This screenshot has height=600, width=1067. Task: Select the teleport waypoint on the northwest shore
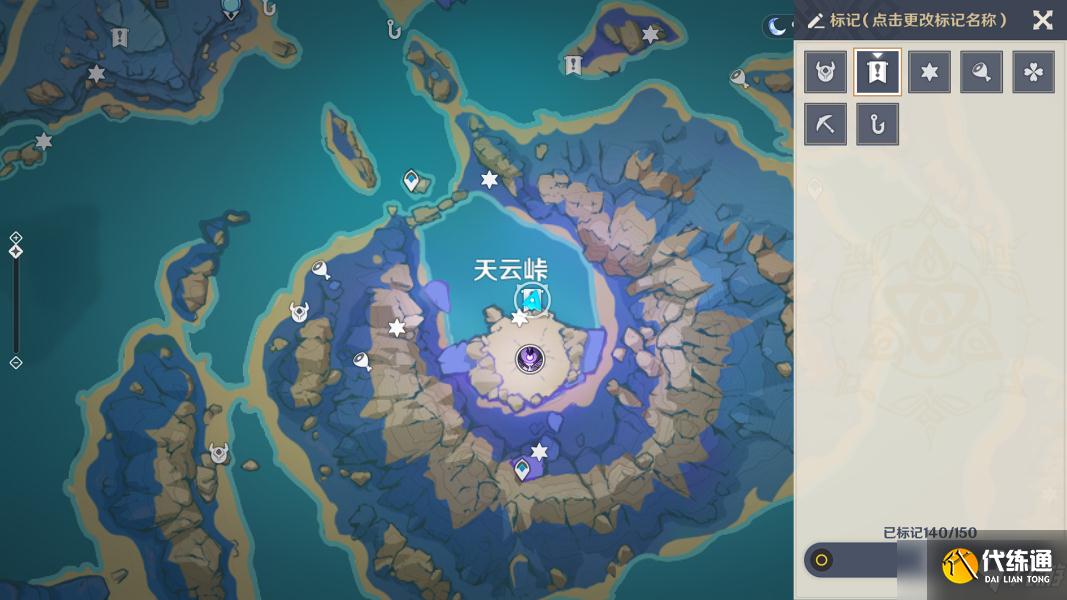tap(412, 181)
